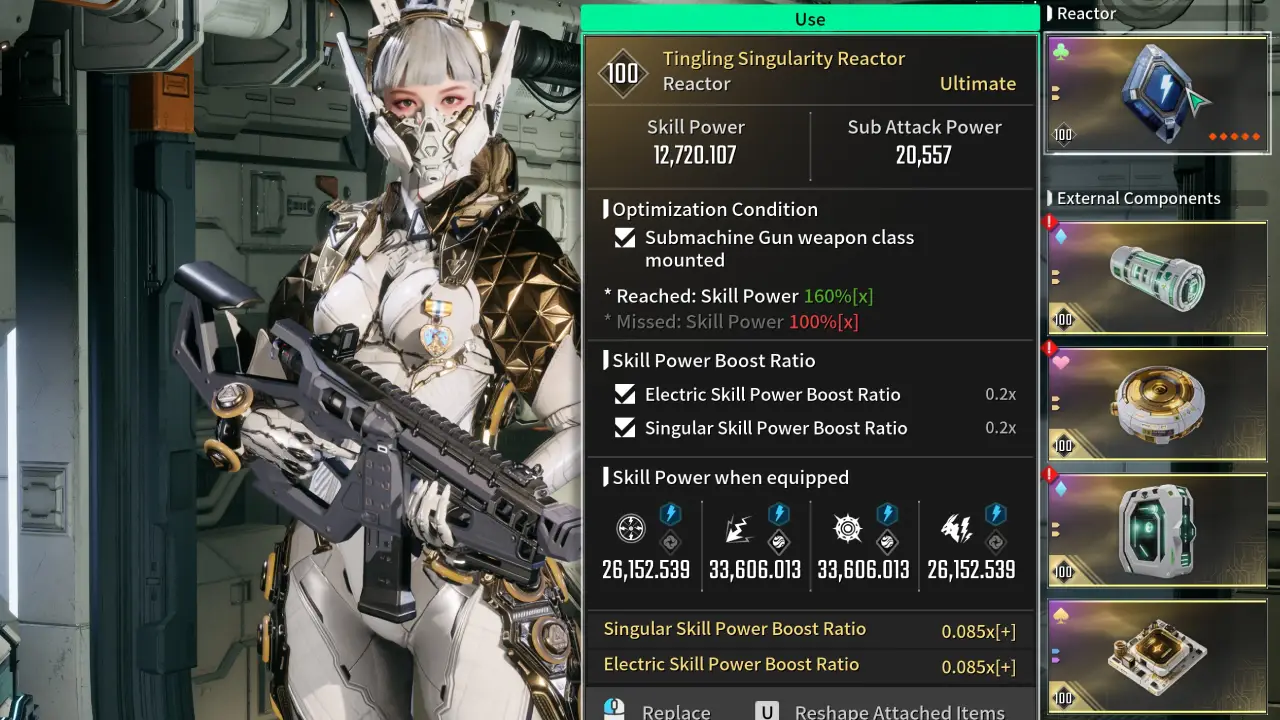Pick the teal-screen box component
This screenshot has height=720, width=1280.
1156,530
